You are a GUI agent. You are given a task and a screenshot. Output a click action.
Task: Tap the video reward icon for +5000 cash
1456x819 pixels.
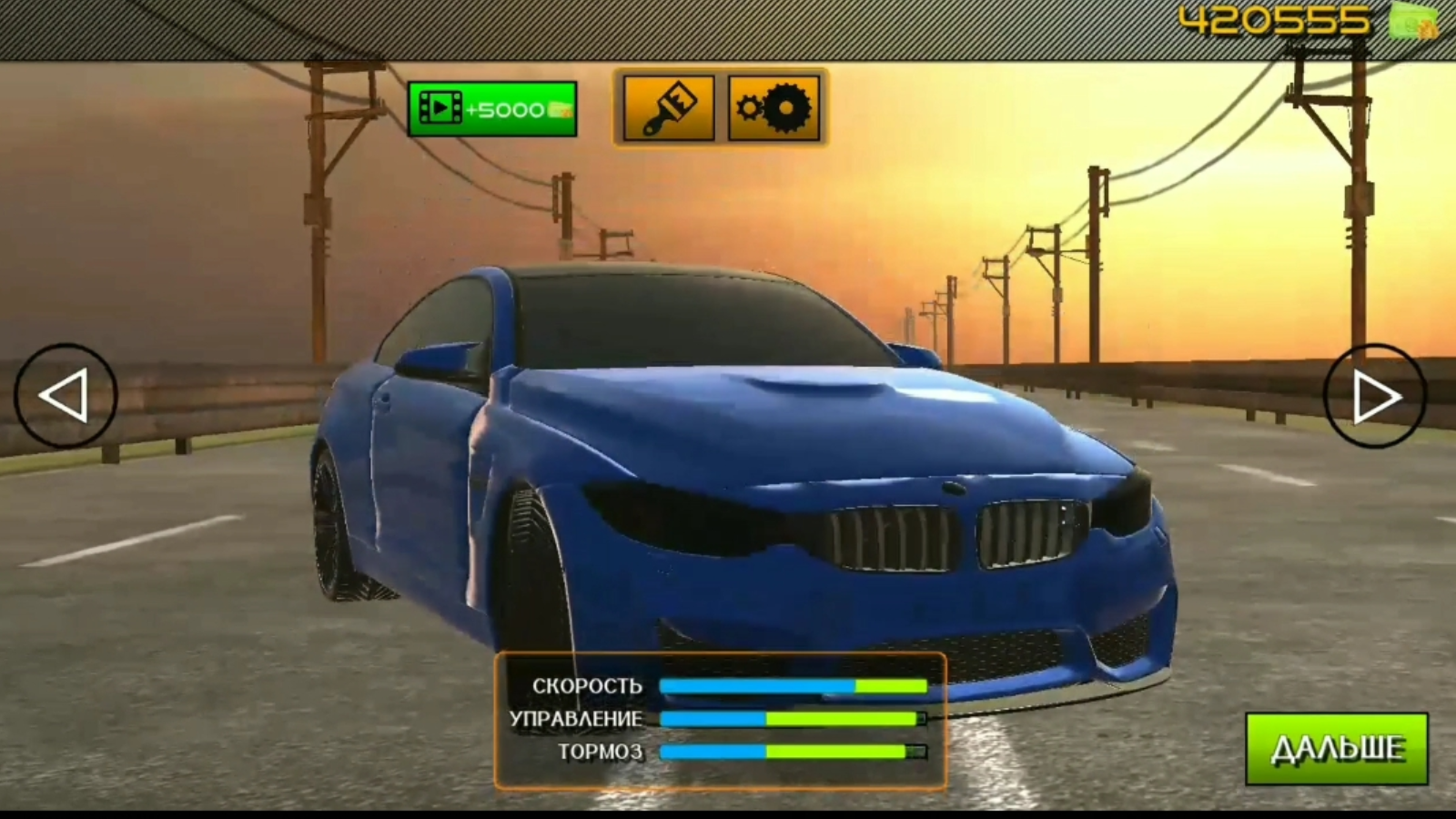point(492,107)
